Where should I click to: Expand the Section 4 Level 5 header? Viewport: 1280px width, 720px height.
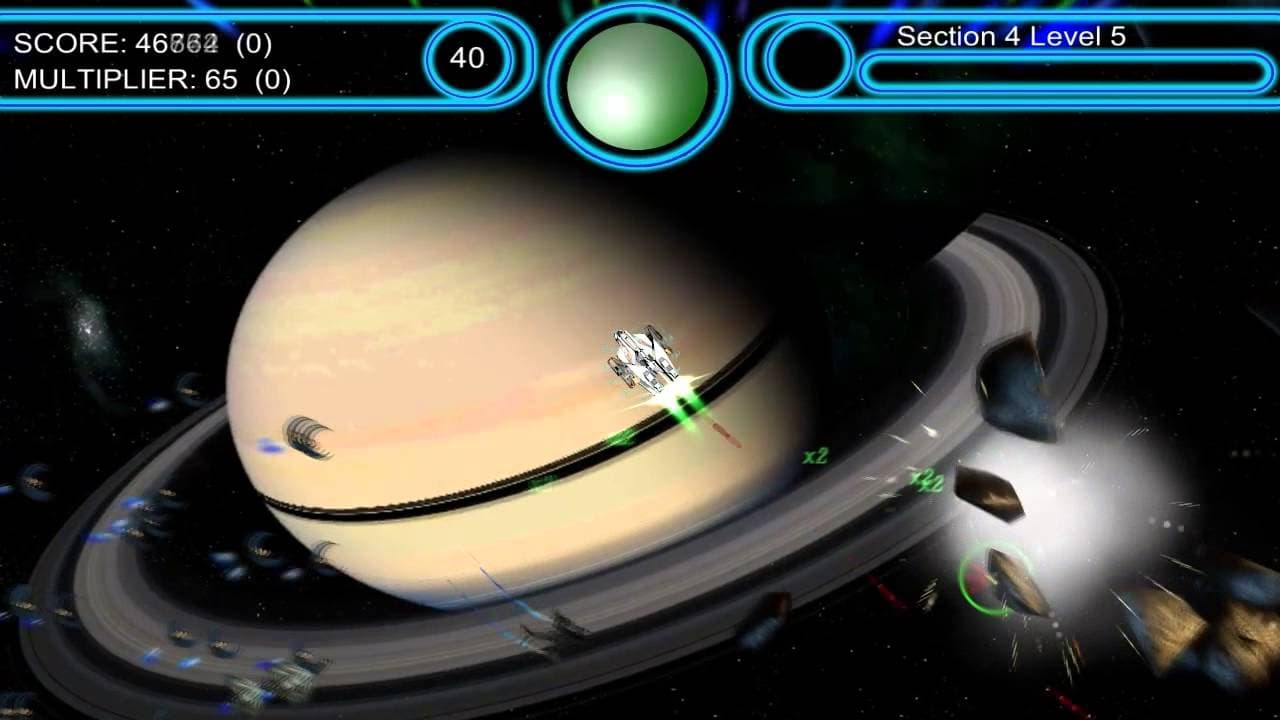point(1013,38)
